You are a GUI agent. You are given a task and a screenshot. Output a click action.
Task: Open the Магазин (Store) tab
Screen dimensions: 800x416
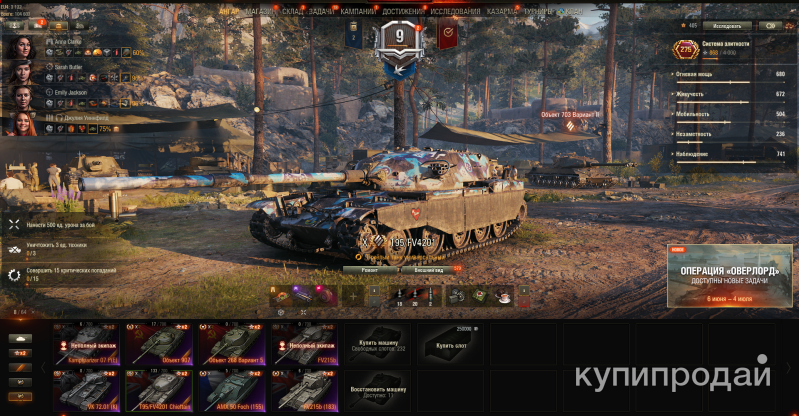[x=259, y=12]
